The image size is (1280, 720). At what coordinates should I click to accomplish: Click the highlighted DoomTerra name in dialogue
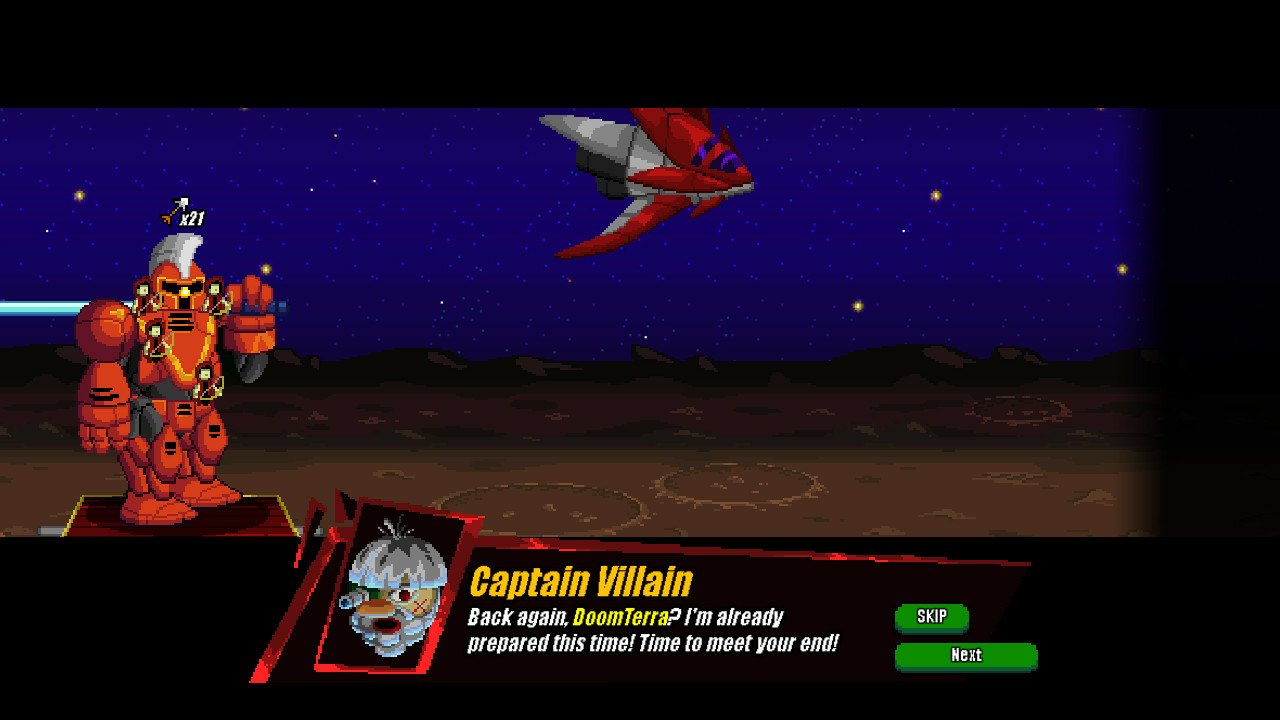(620, 618)
